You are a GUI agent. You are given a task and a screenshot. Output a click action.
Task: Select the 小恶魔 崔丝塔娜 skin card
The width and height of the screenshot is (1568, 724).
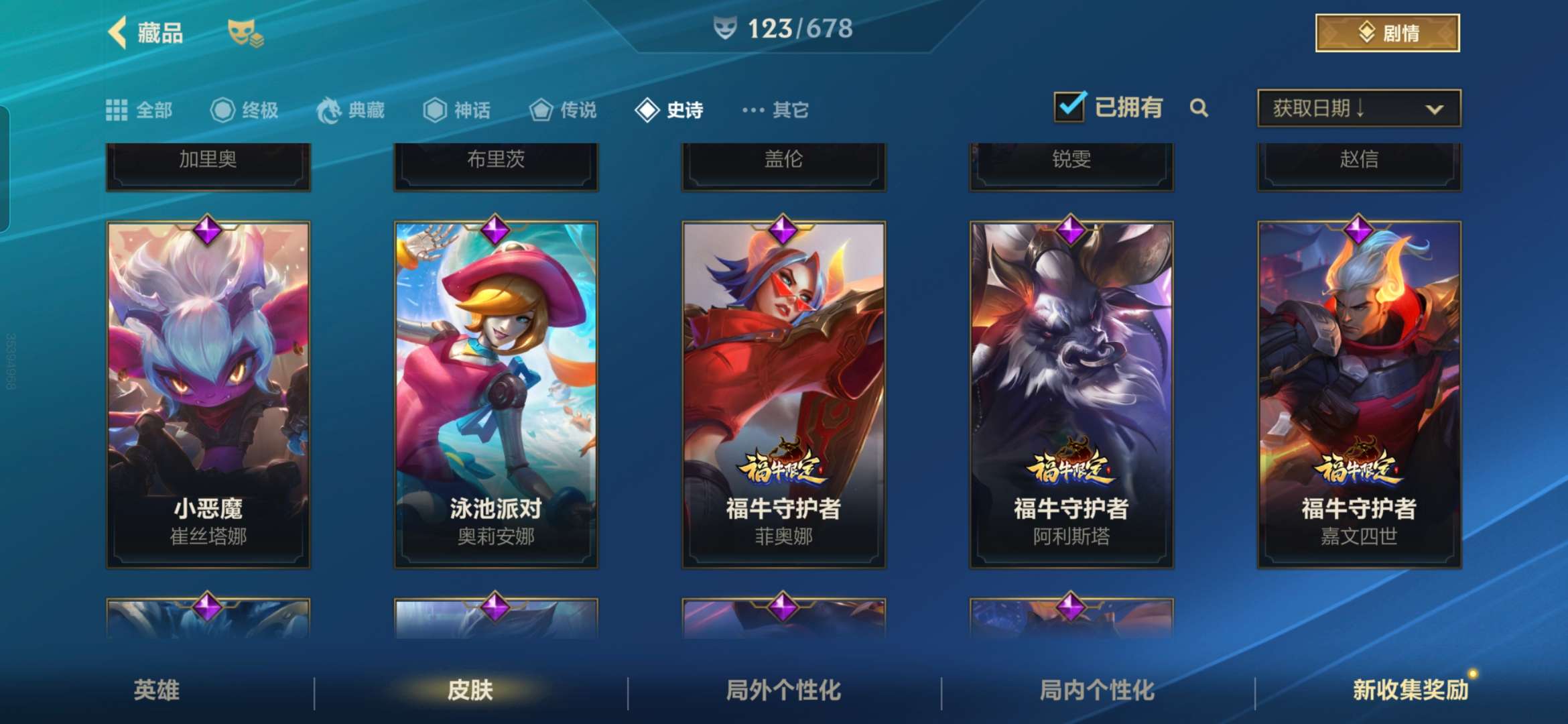pyautogui.click(x=208, y=394)
